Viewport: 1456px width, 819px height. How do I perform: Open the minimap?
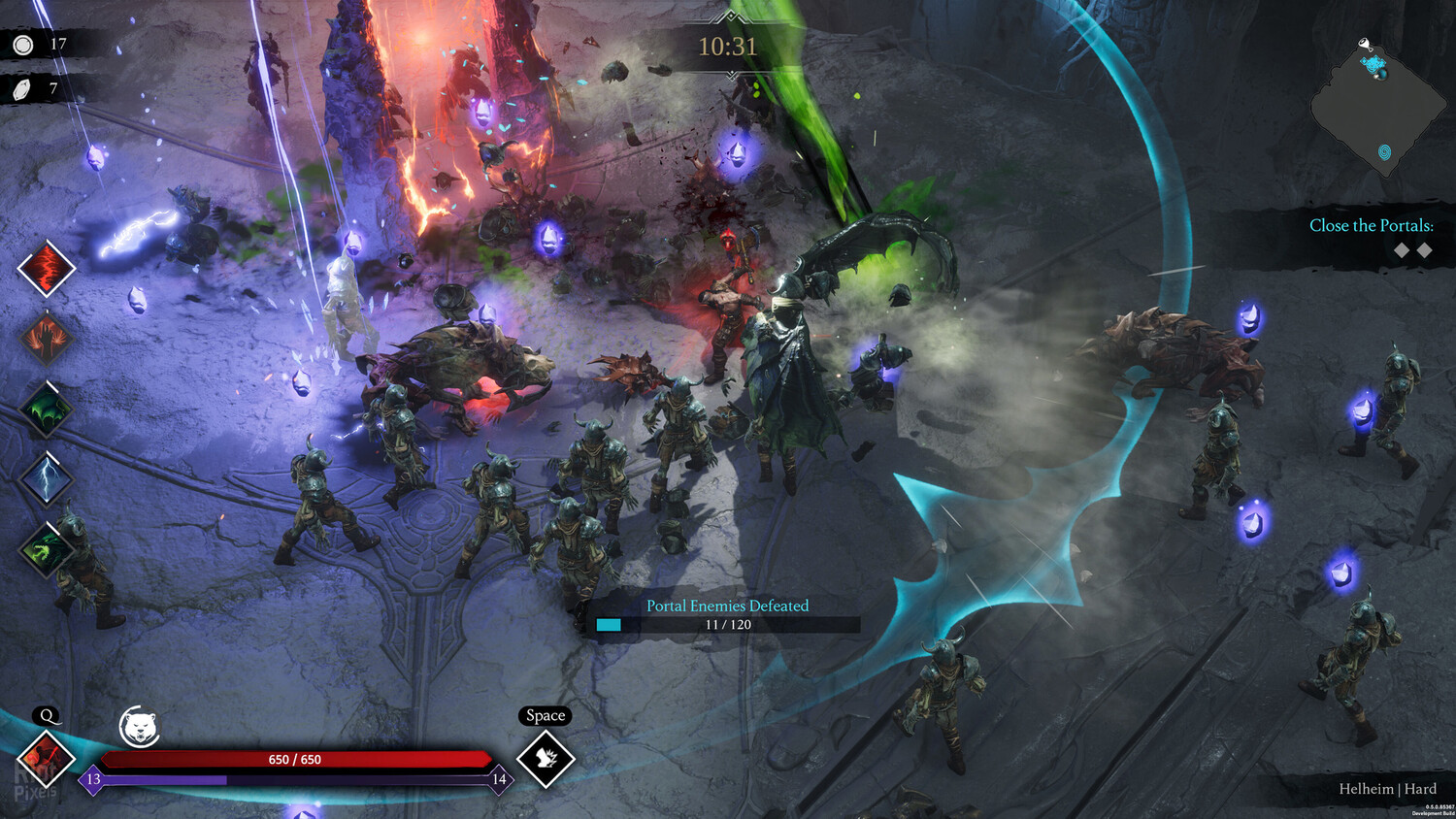(1378, 109)
